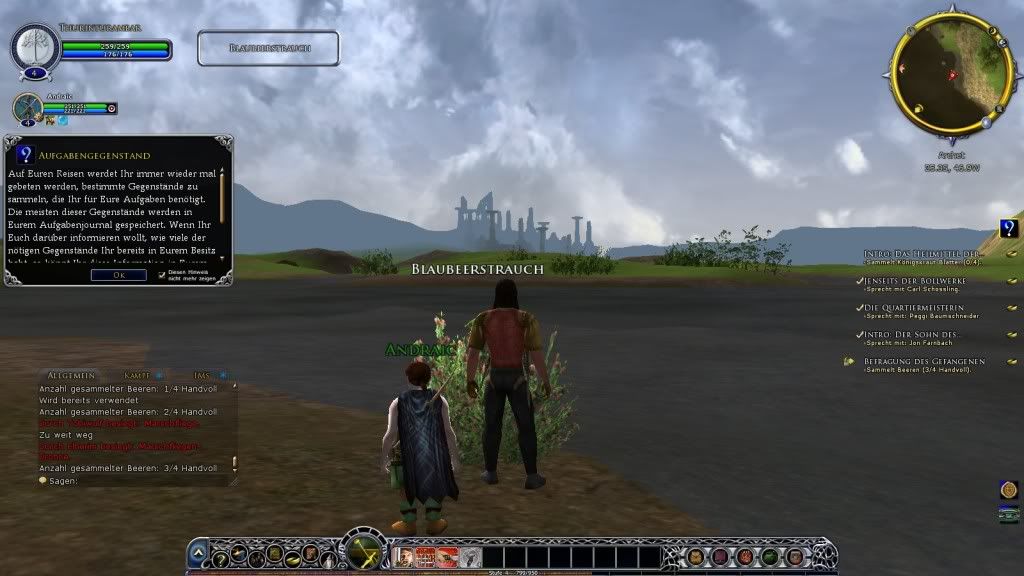
Task: Show the 'Befragung des Gefangenen' quest details
Action: (924, 361)
